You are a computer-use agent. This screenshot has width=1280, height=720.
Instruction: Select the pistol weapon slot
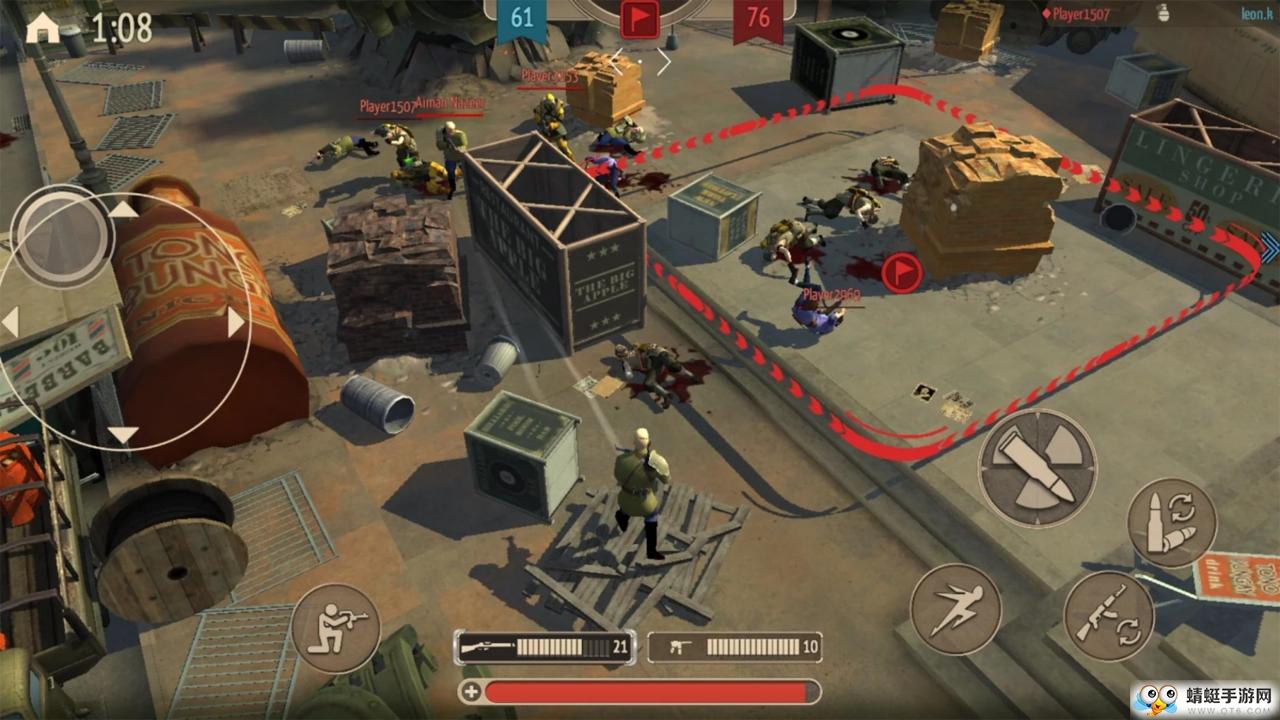(735, 647)
